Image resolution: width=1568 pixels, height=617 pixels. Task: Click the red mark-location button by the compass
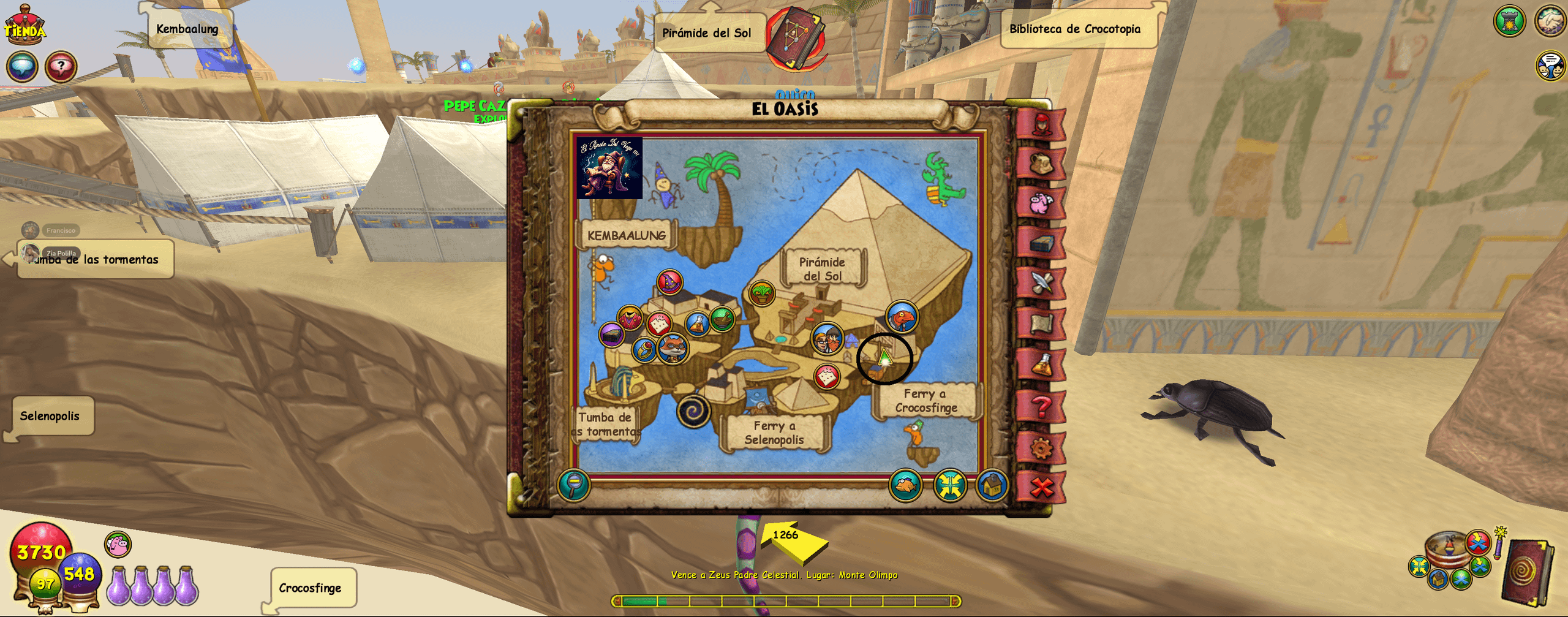[1477, 542]
